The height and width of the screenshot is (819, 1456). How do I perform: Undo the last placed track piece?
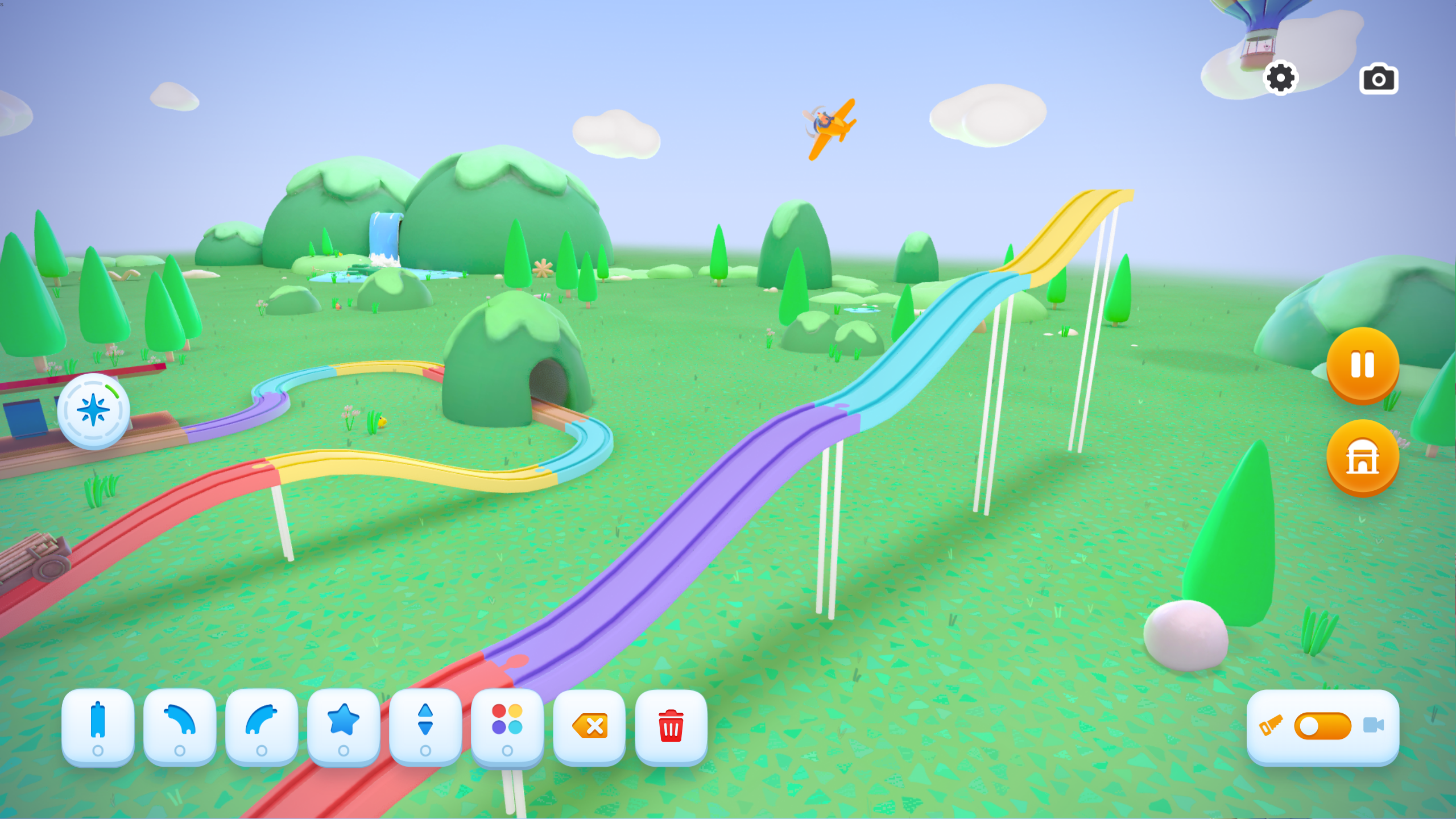(589, 725)
